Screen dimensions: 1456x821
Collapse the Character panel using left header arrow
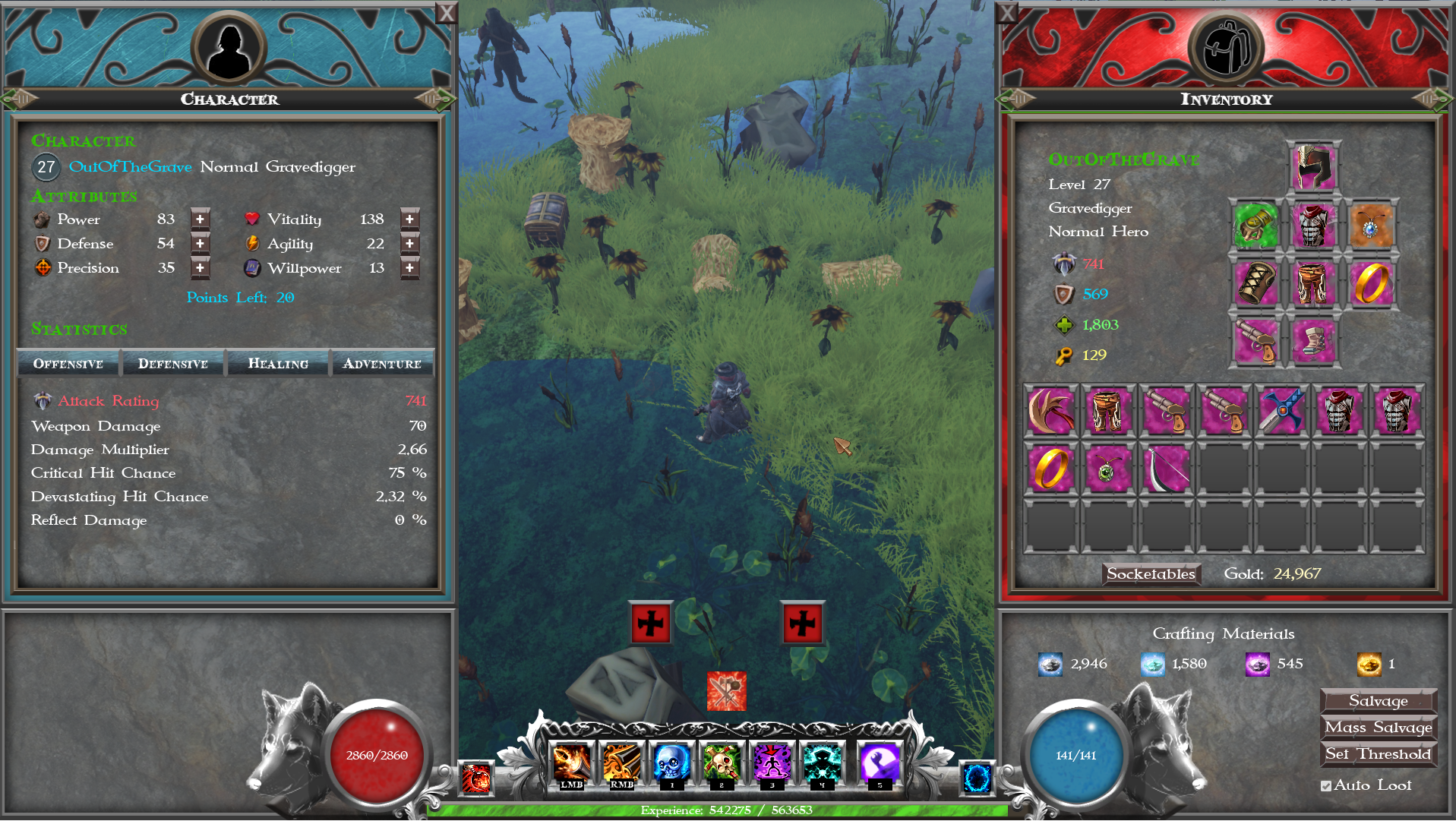[x=19, y=99]
